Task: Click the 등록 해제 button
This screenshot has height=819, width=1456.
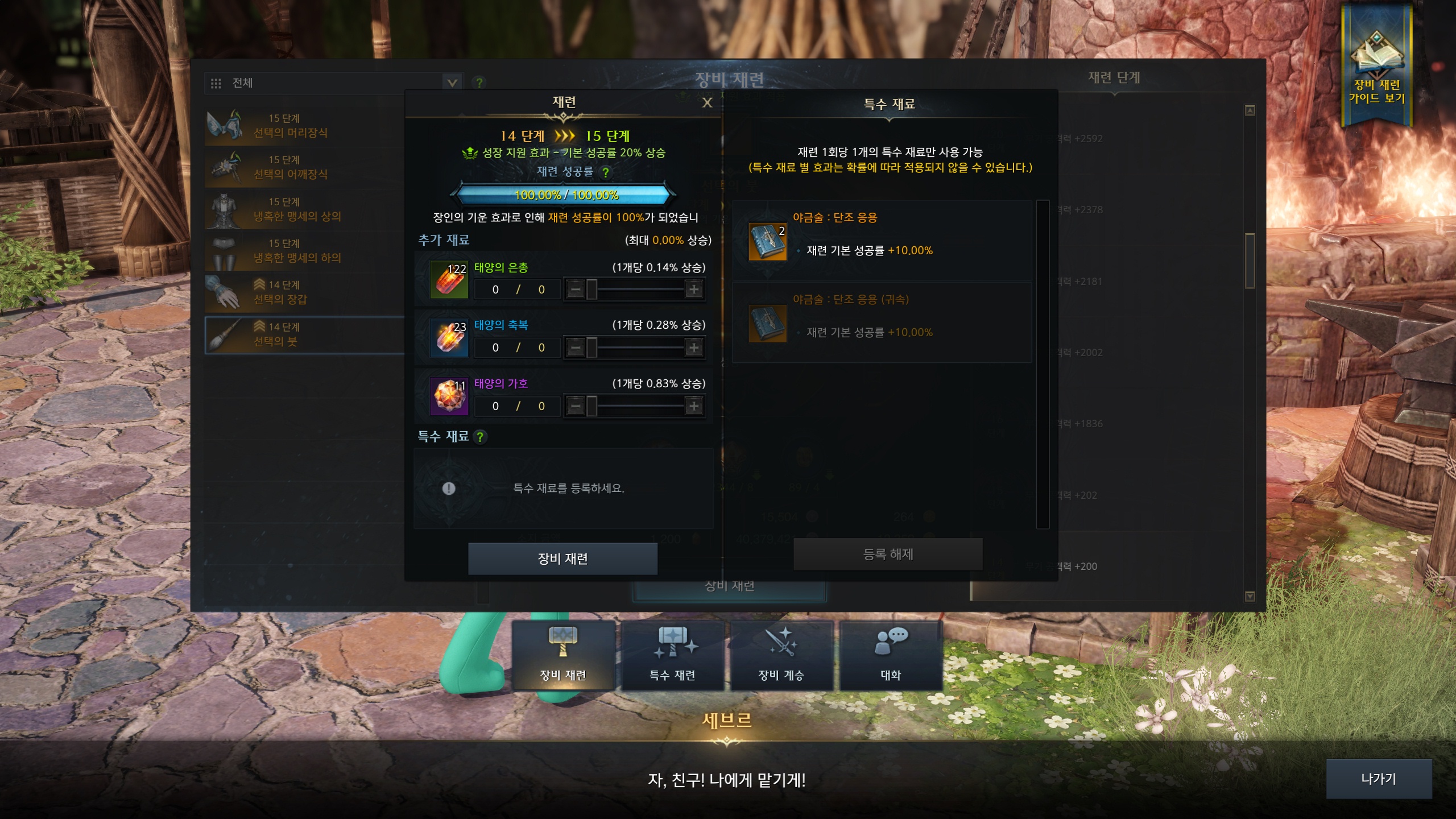Action: coord(888,555)
